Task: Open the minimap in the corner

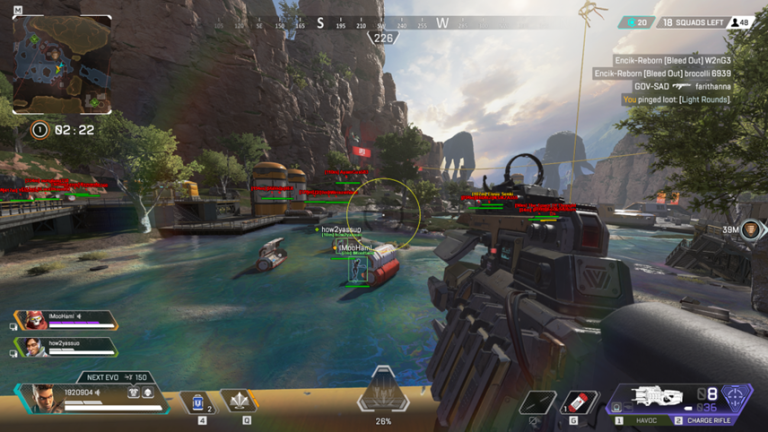Action: point(62,64)
